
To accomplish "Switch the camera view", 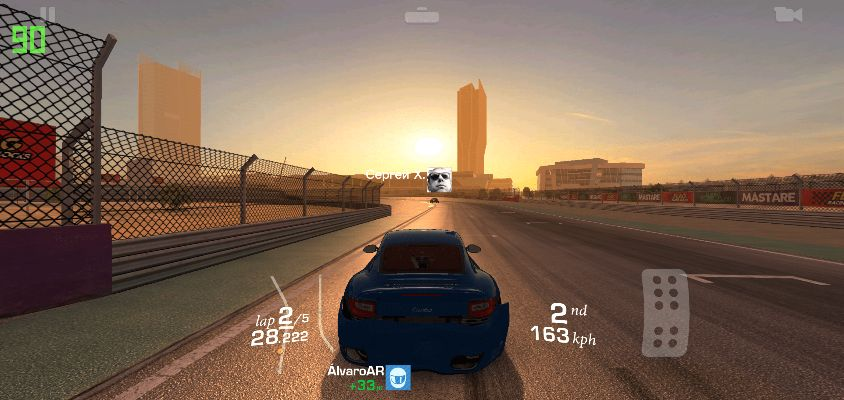I will click(787, 14).
